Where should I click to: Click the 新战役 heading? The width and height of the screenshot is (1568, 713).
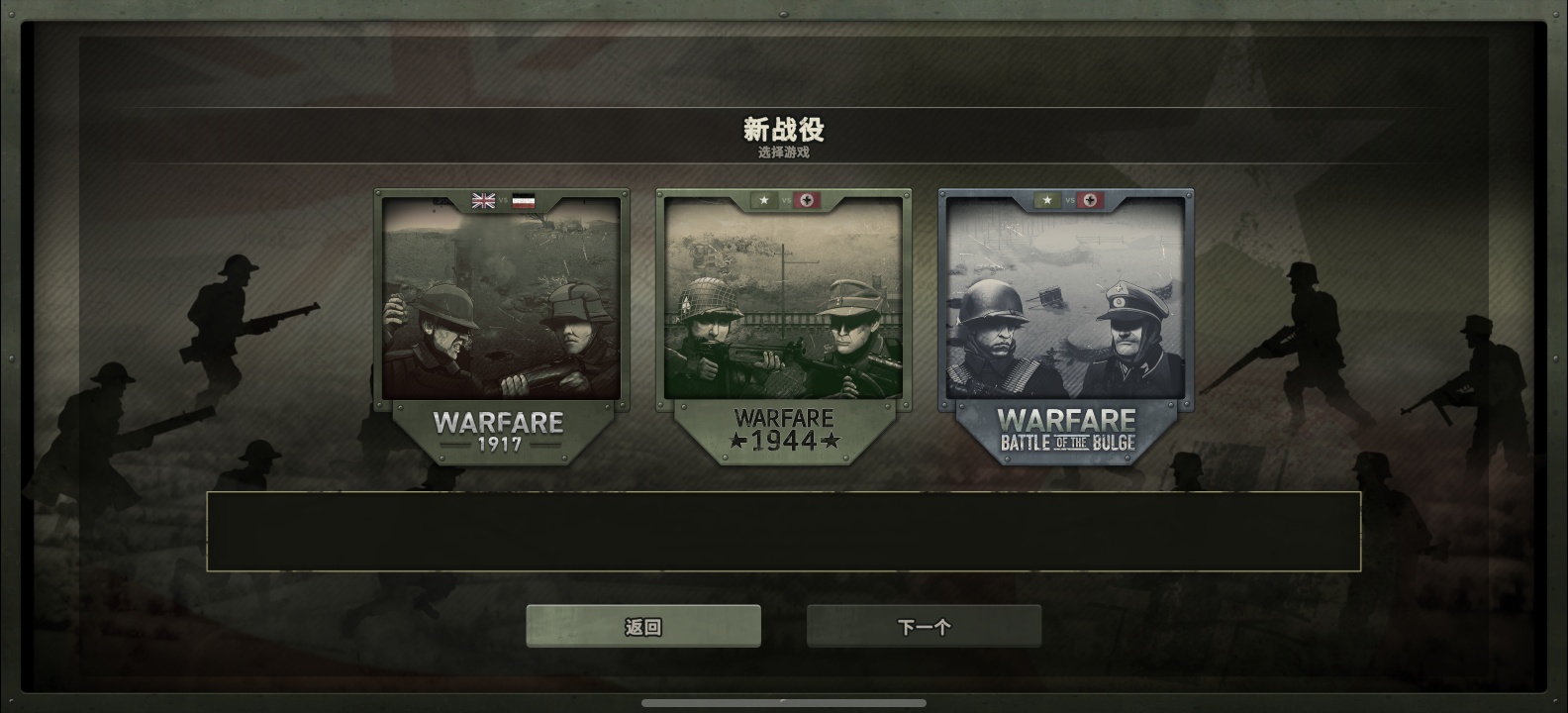(x=785, y=128)
